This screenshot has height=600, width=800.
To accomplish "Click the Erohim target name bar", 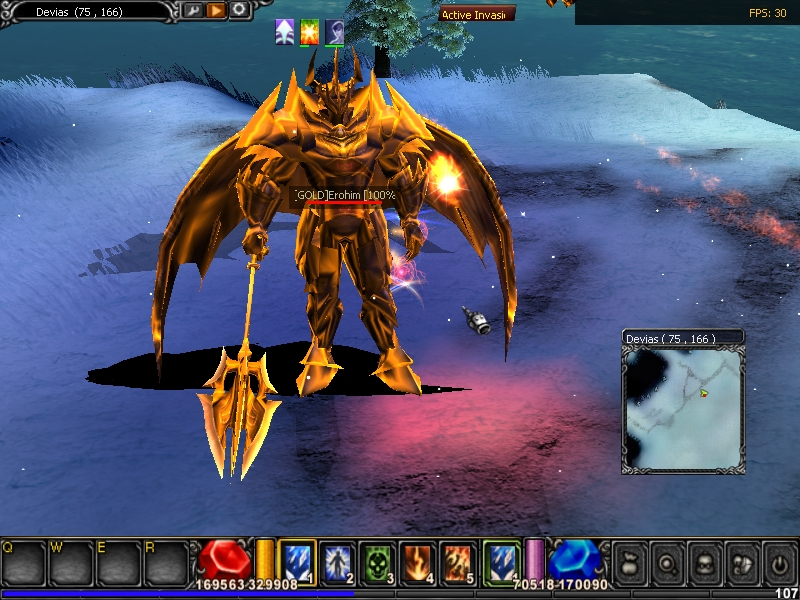I will click(x=345, y=196).
